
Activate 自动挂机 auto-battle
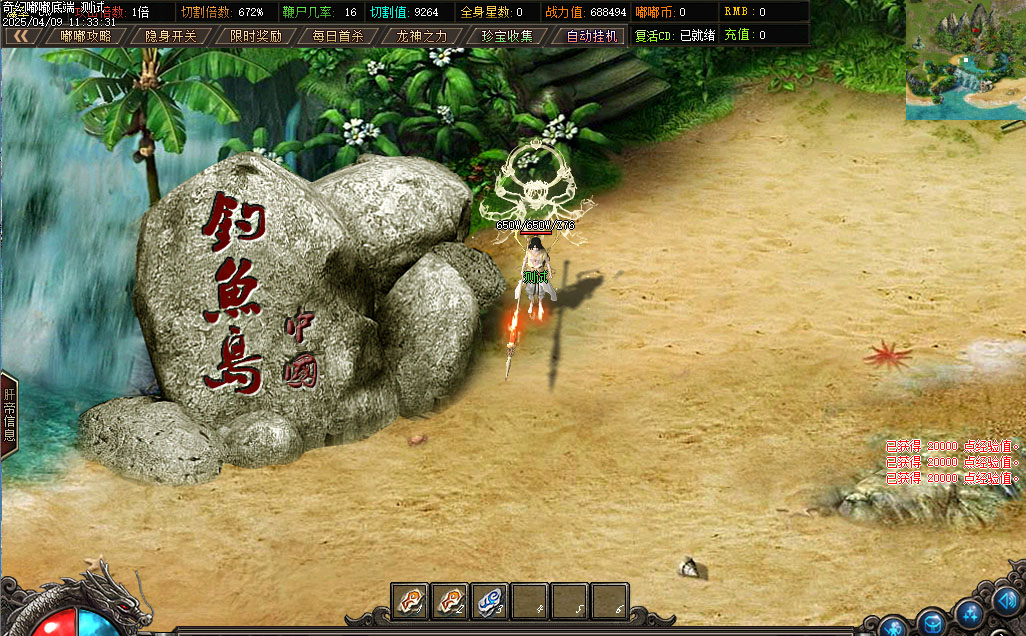click(593, 36)
